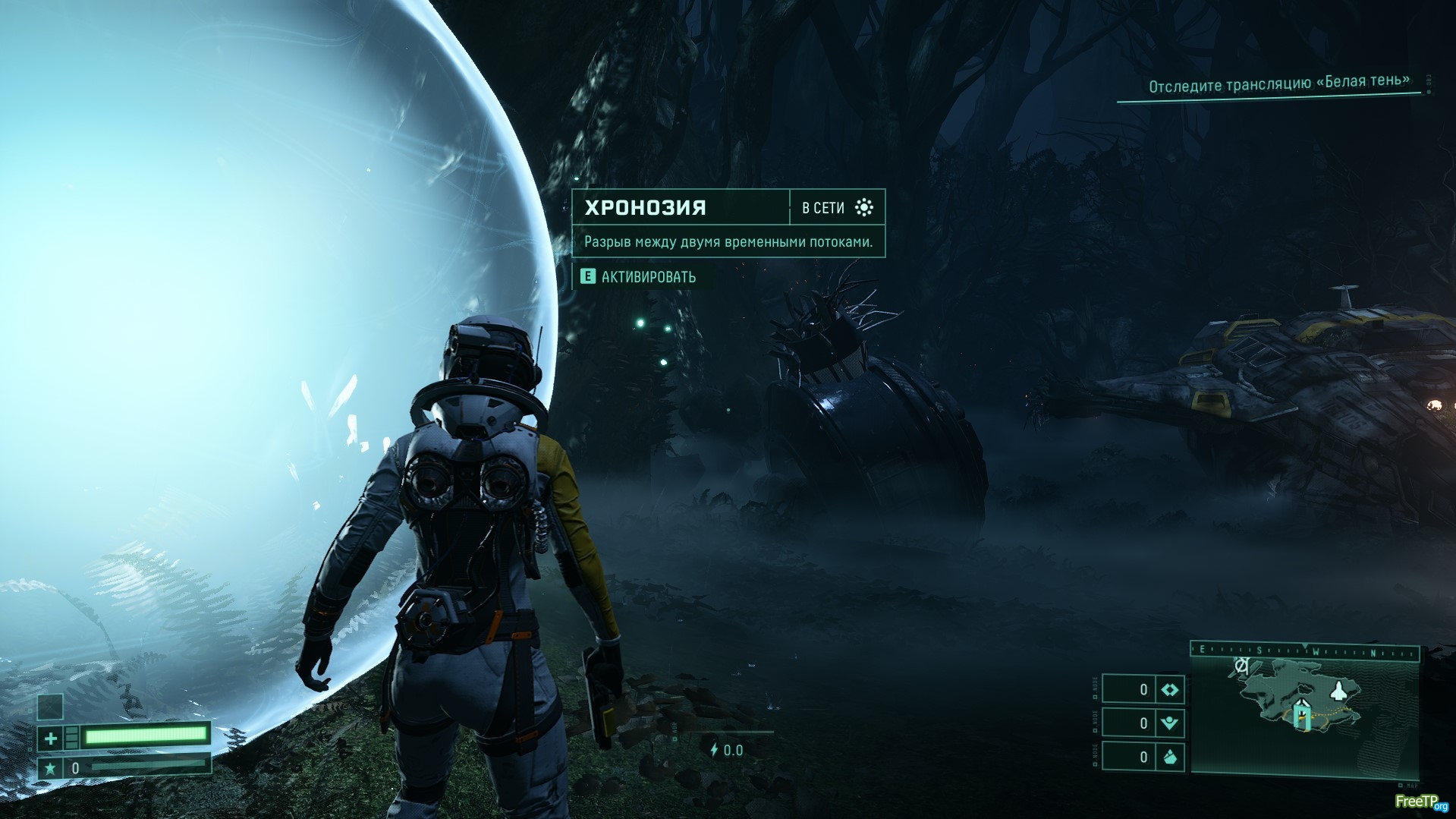1456x819 pixels.
Task: Select the ship marker on the minimap
Action: 1341,691
